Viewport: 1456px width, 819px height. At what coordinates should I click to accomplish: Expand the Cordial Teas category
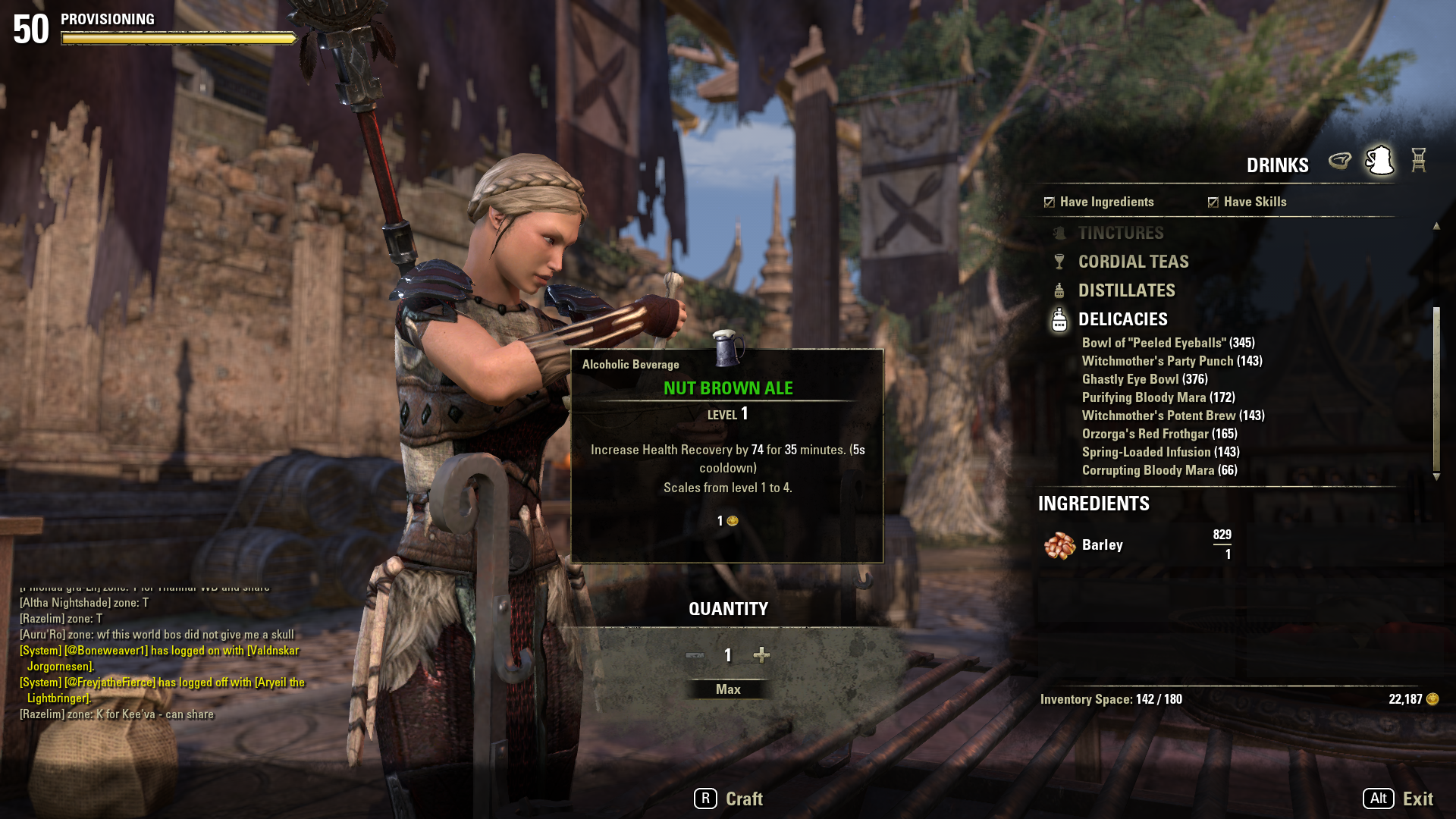1133,262
